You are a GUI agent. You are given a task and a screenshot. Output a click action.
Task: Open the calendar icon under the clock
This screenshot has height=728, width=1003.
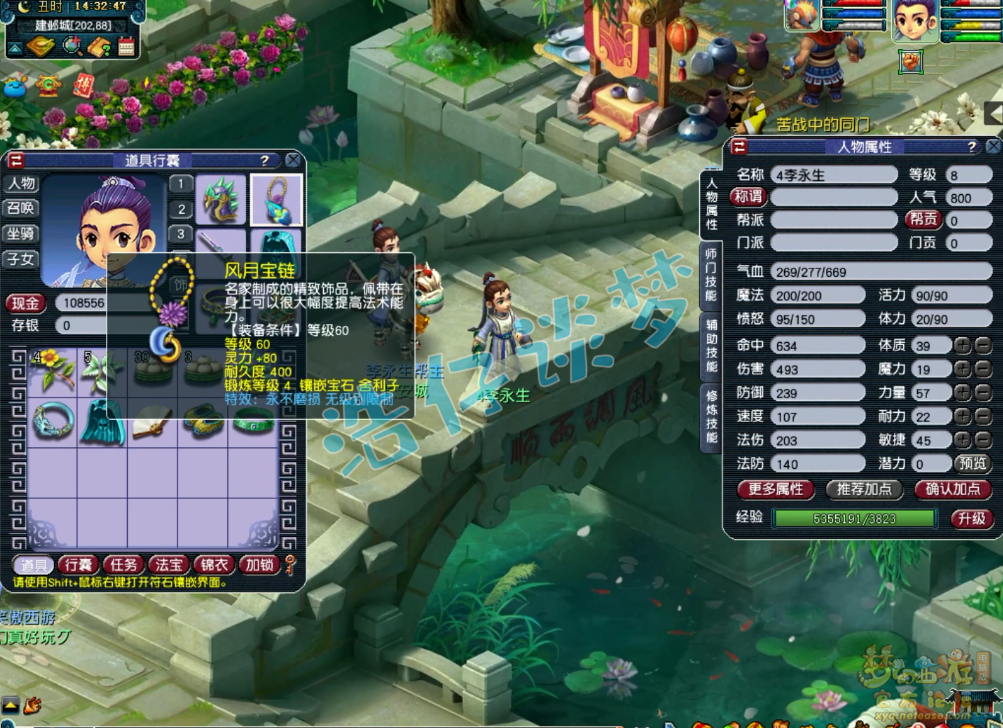(x=127, y=46)
